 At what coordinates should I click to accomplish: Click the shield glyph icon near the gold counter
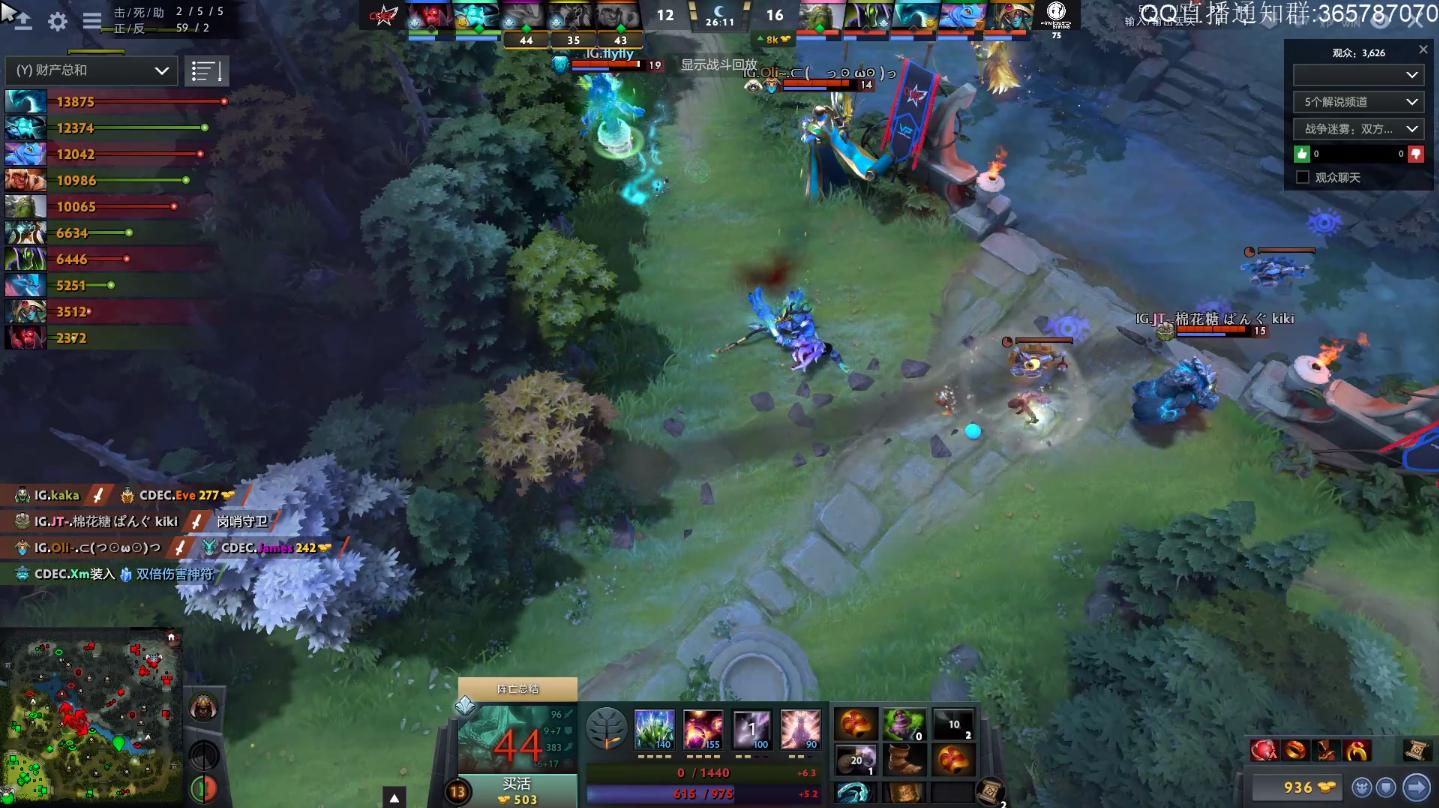1386,787
